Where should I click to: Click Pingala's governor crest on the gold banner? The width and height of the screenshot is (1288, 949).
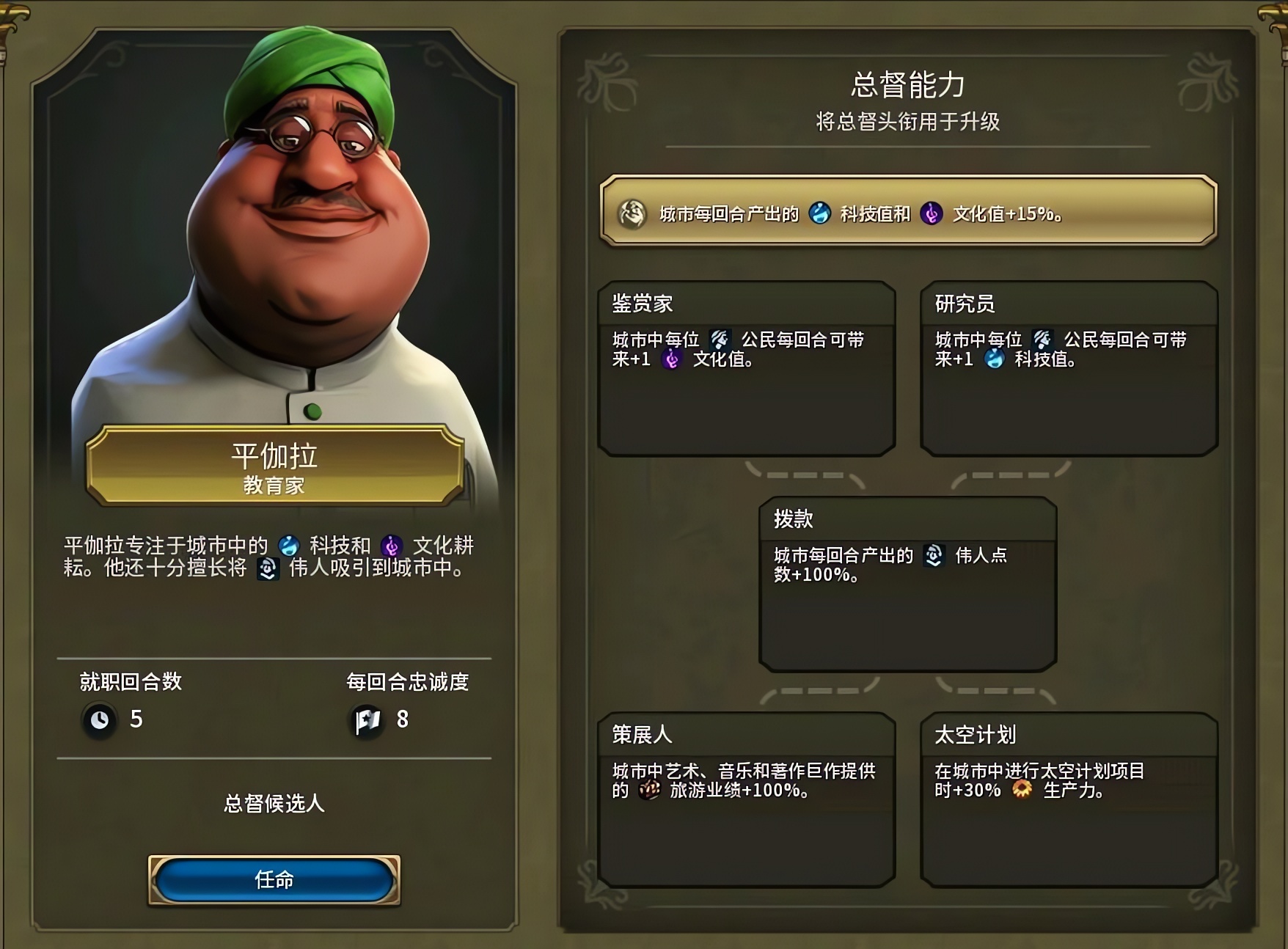pyautogui.click(x=633, y=214)
